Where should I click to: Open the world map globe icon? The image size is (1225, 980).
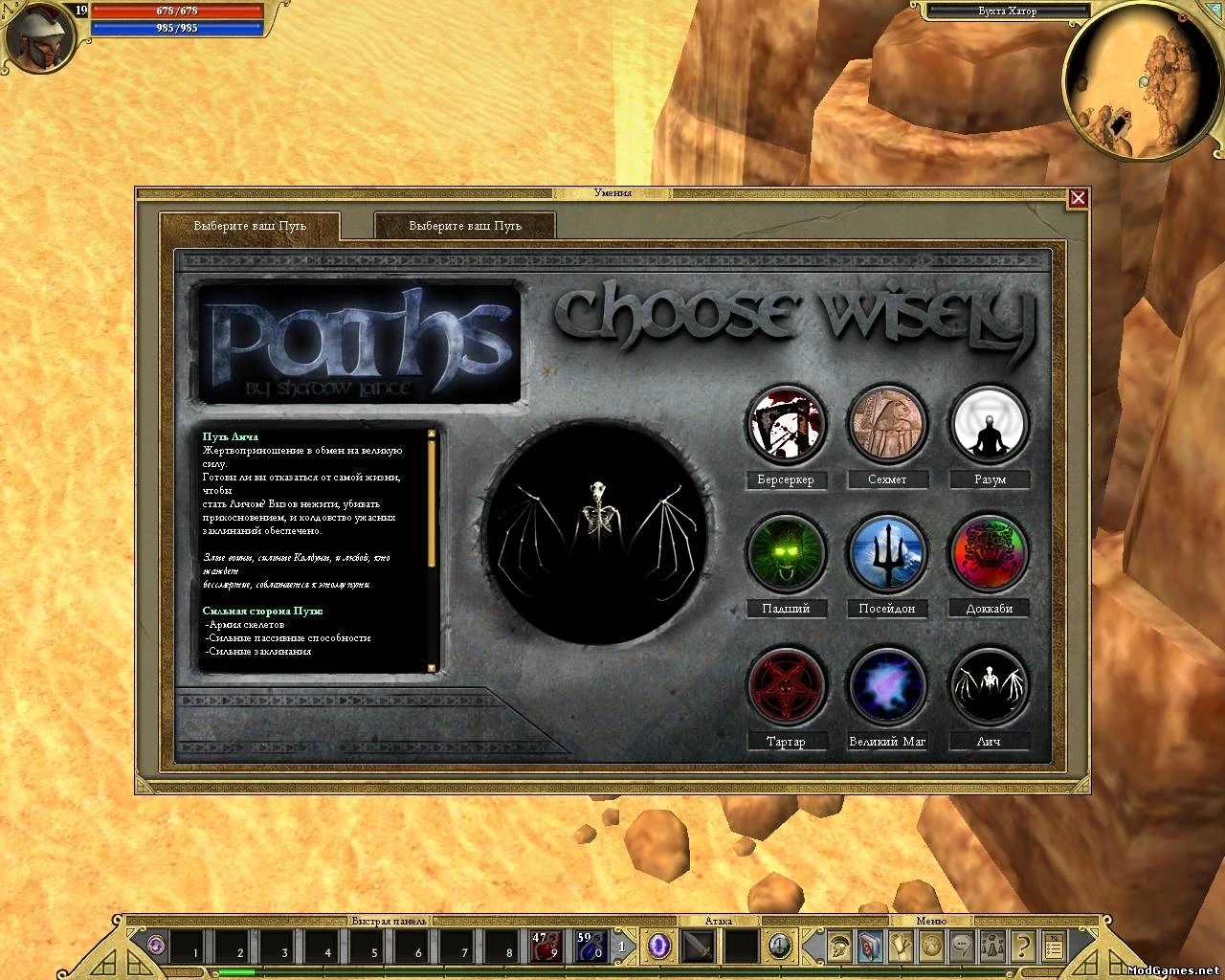click(930, 947)
